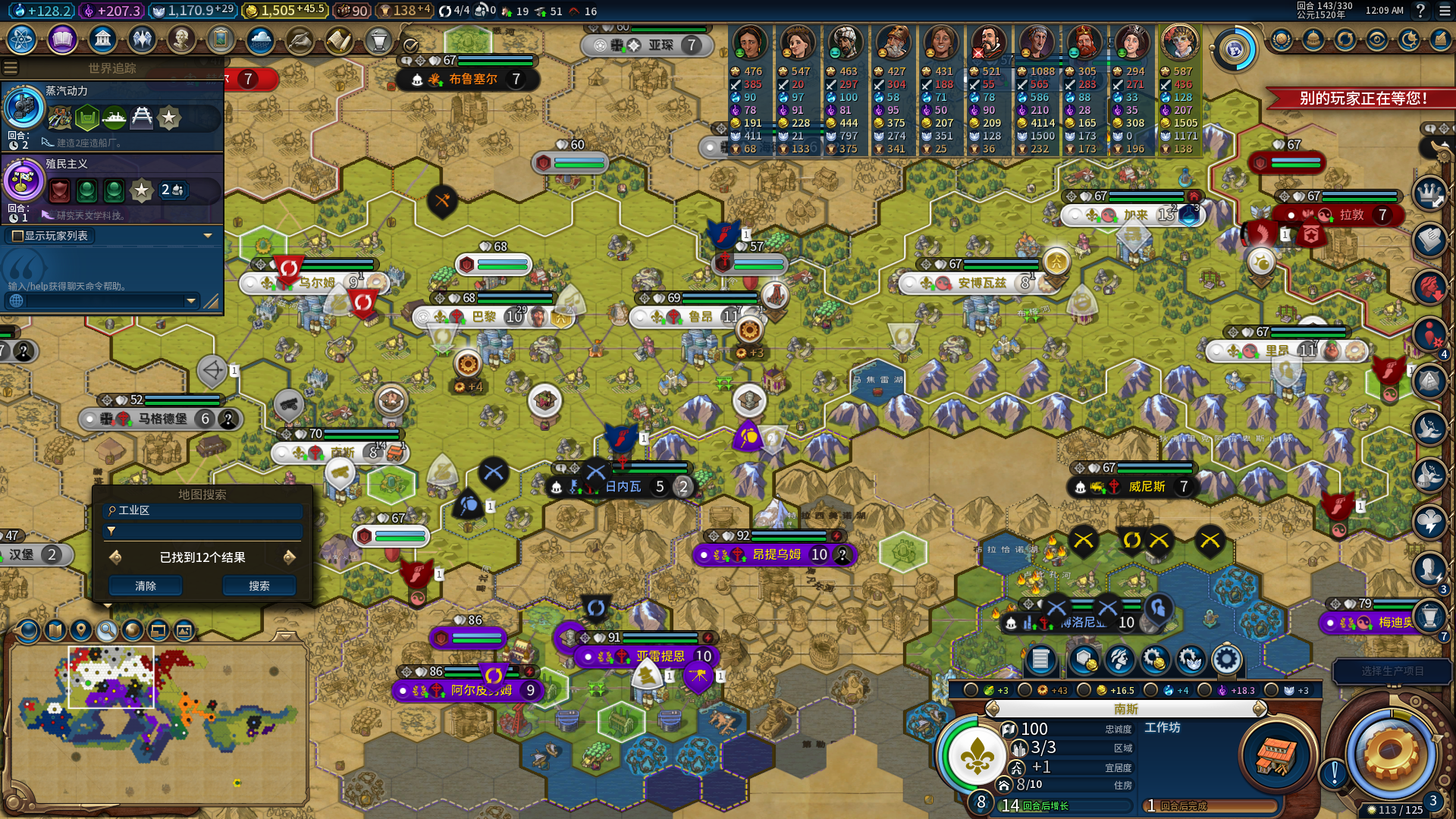Go to the next search result arrow
1456x819 pixels.
pos(289,557)
